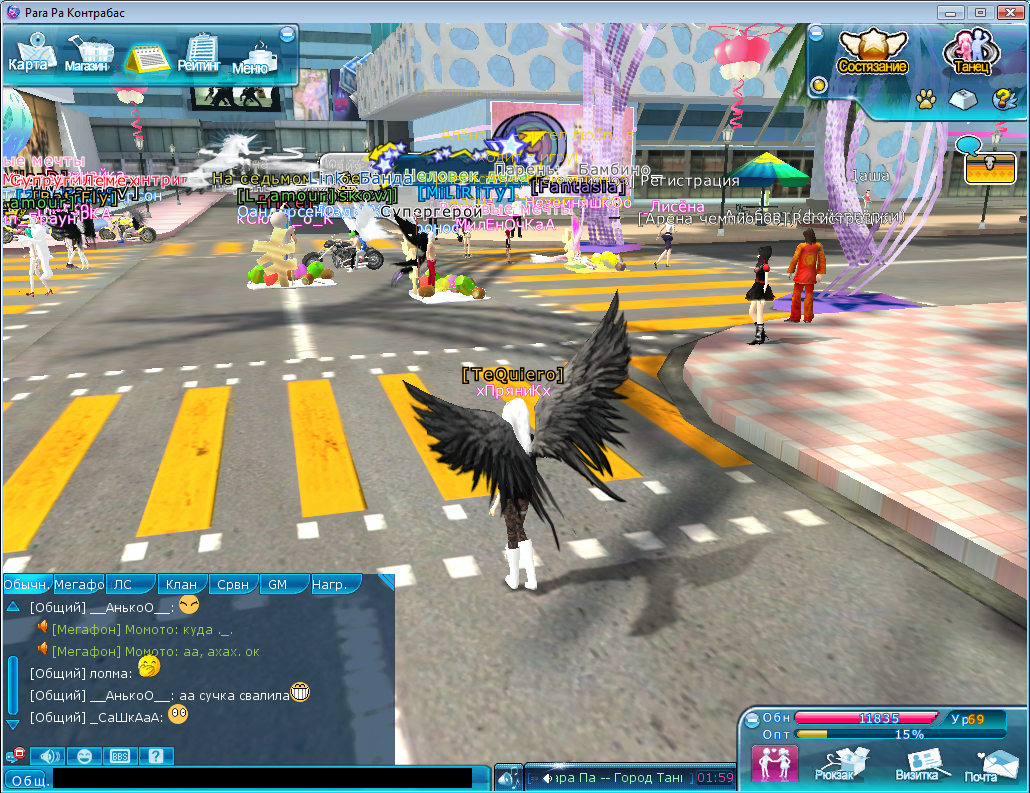Screen dimensions: 1030x793
Task: Open the Карта map button
Action: (x=28, y=54)
